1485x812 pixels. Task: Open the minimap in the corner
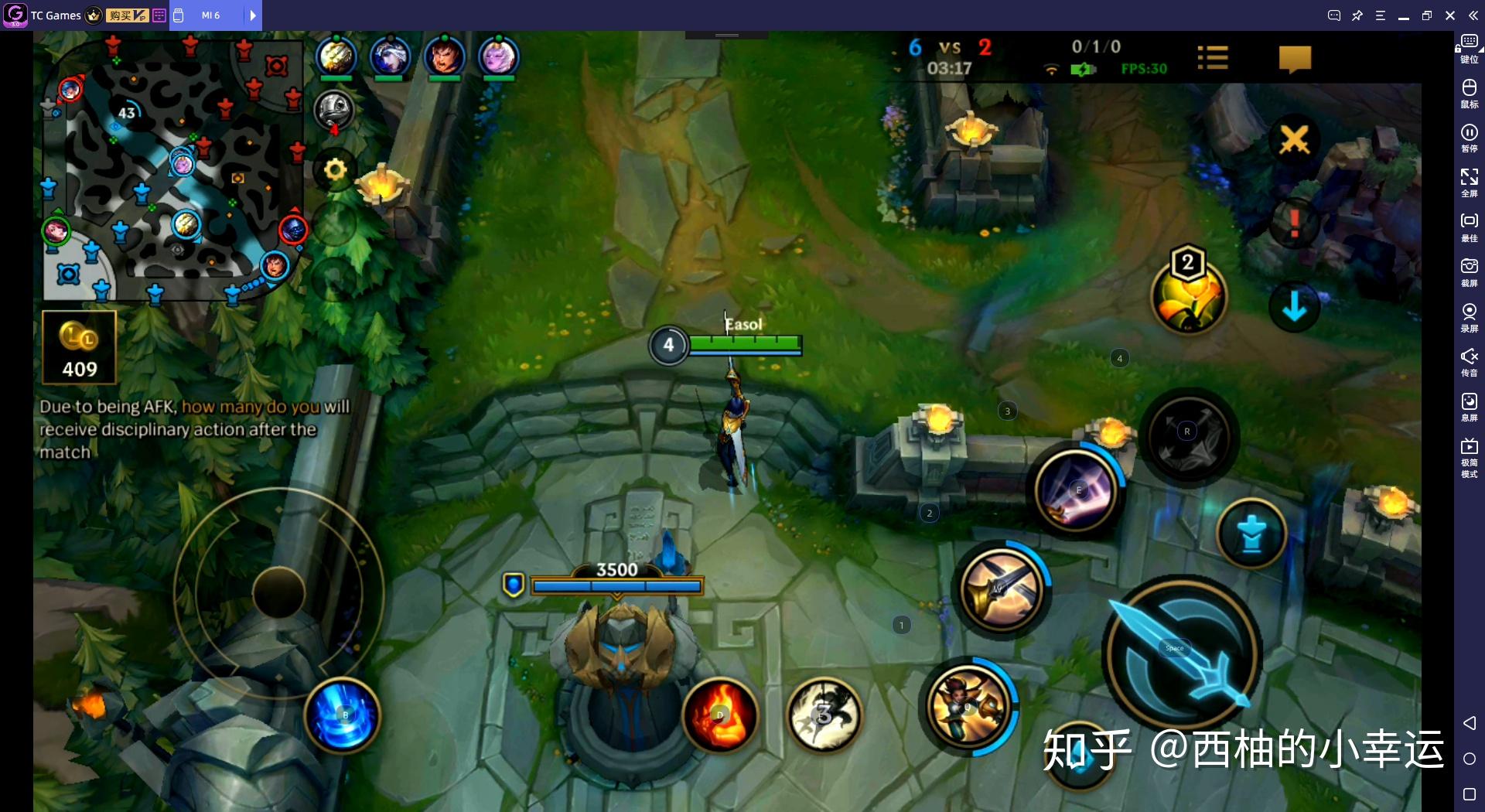172,170
